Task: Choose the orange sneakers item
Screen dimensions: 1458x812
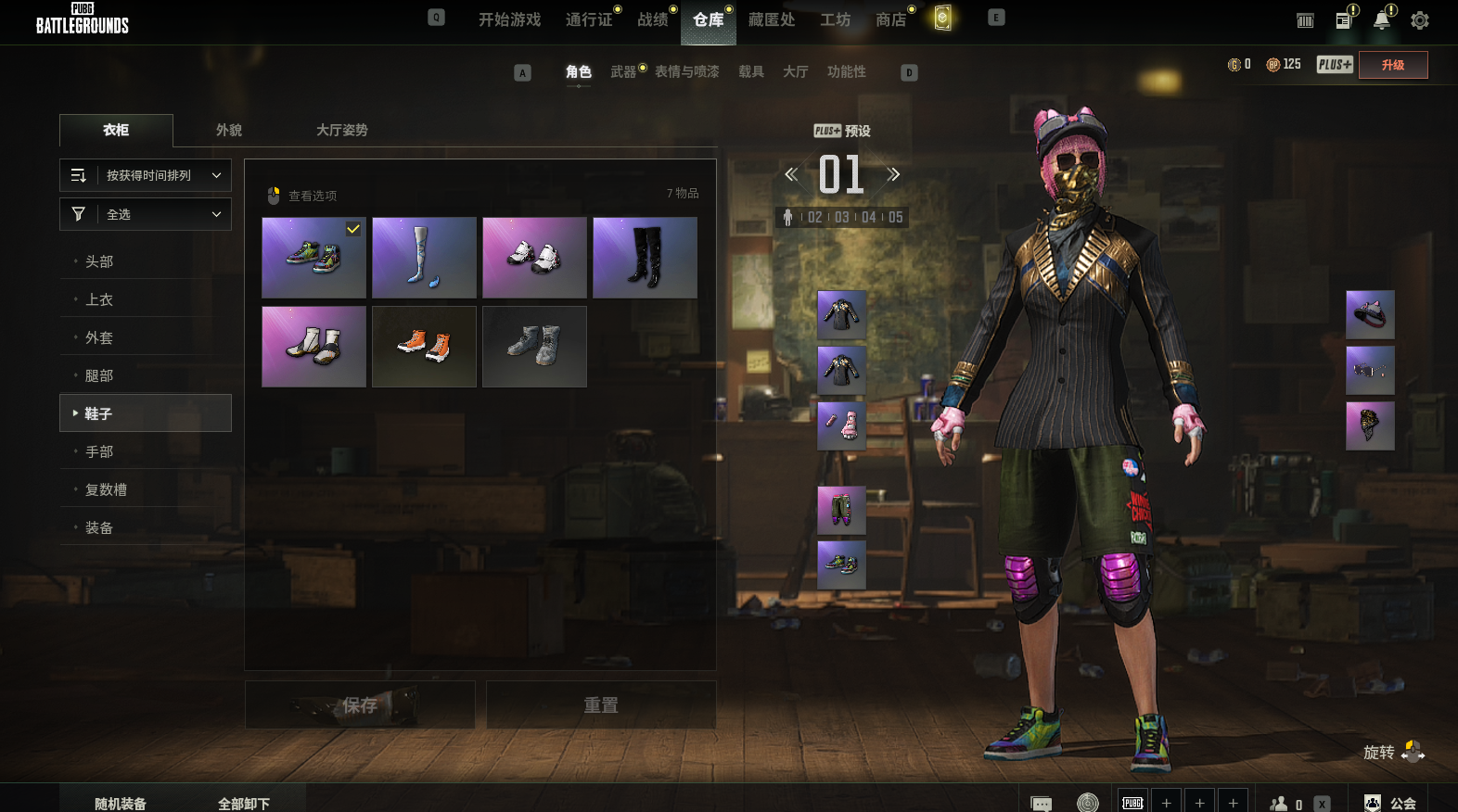Action: tap(424, 347)
